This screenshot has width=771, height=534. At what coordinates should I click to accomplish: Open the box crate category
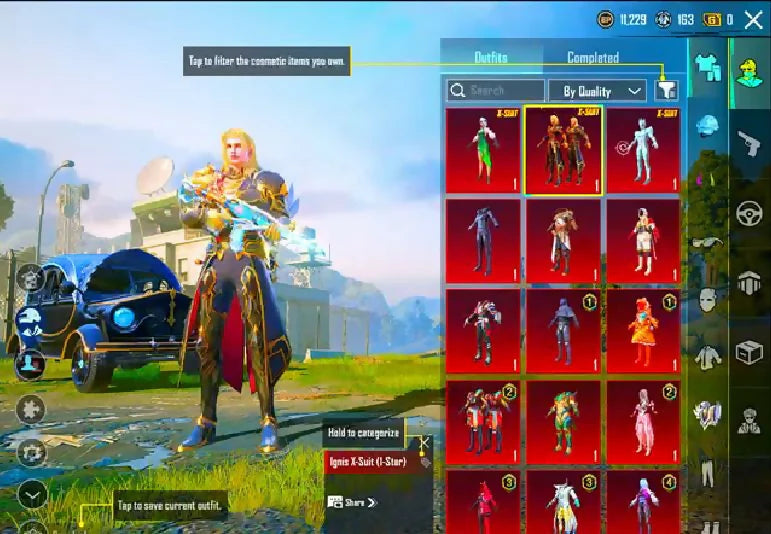pyautogui.click(x=748, y=353)
